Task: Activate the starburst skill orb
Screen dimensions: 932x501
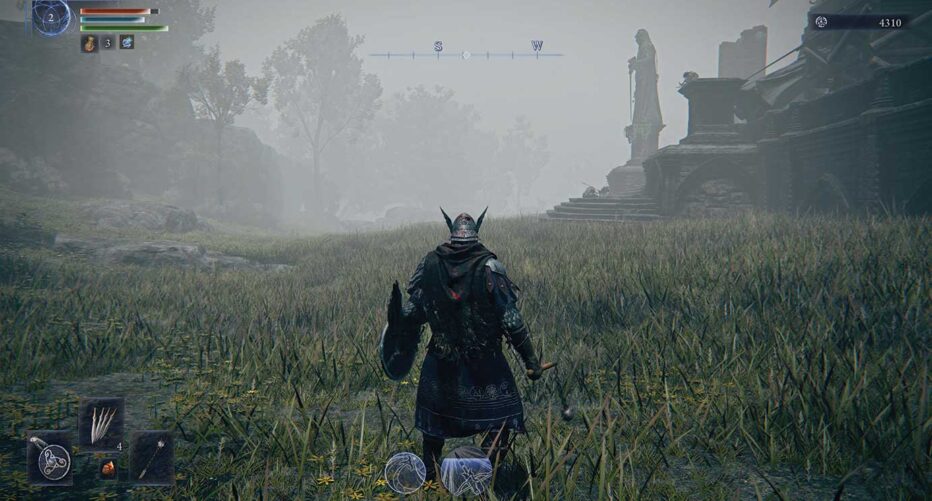Action: pos(466,472)
